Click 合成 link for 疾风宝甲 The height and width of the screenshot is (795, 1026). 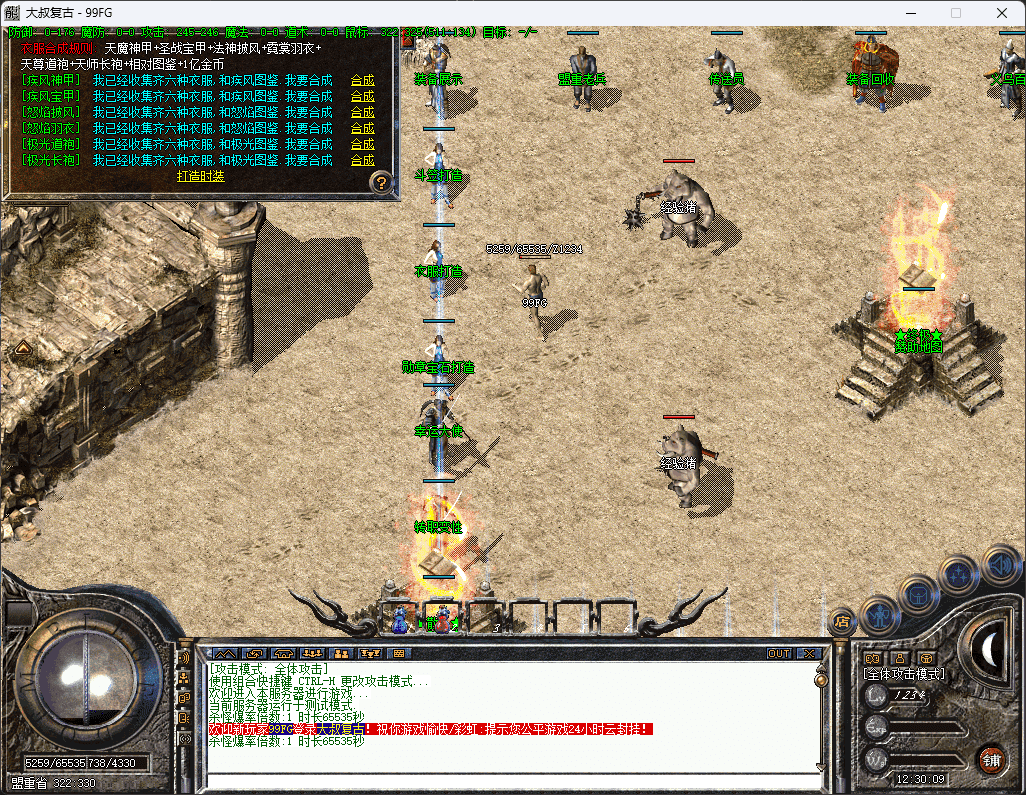[362, 96]
